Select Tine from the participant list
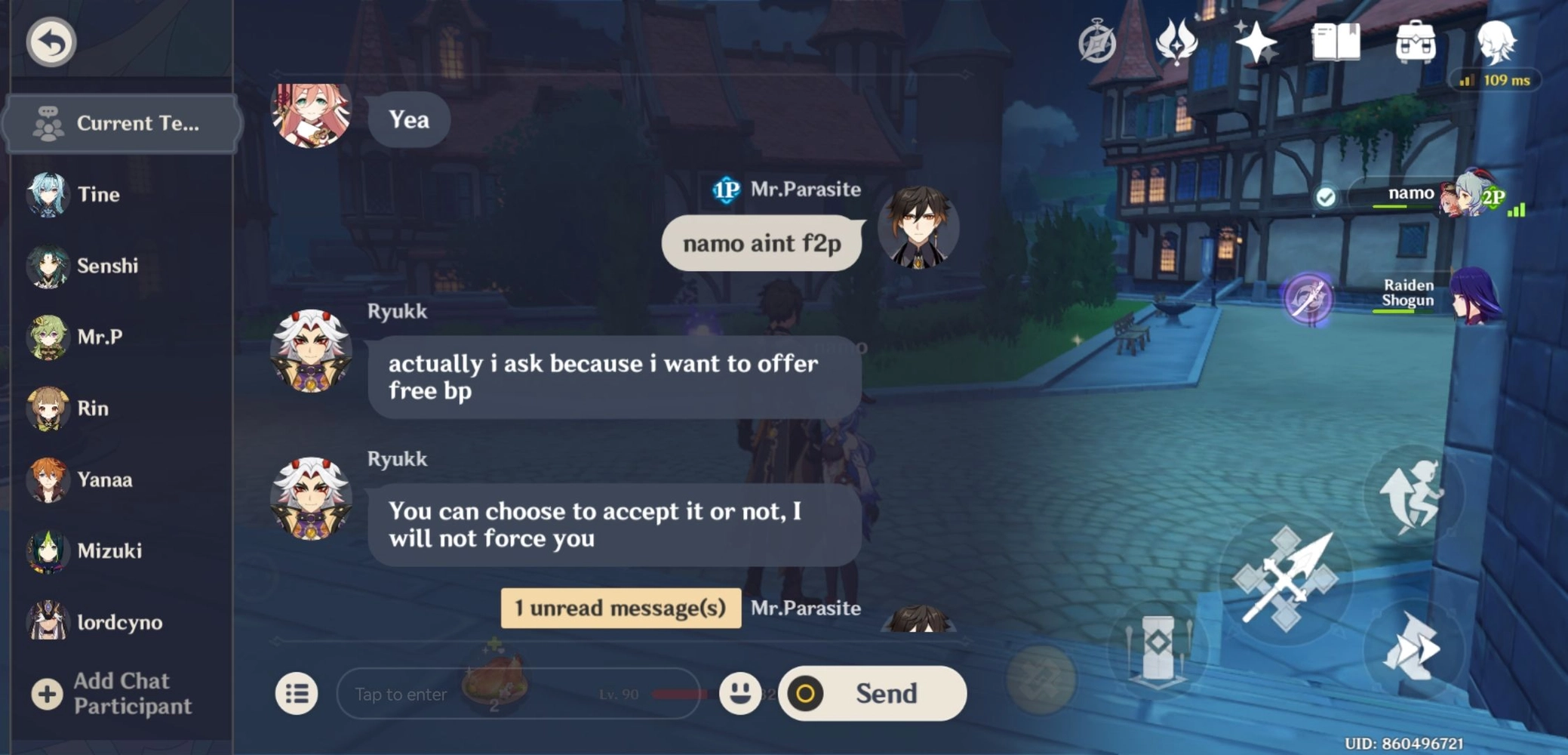Image resolution: width=1568 pixels, height=755 pixels. tap(83, 194)
